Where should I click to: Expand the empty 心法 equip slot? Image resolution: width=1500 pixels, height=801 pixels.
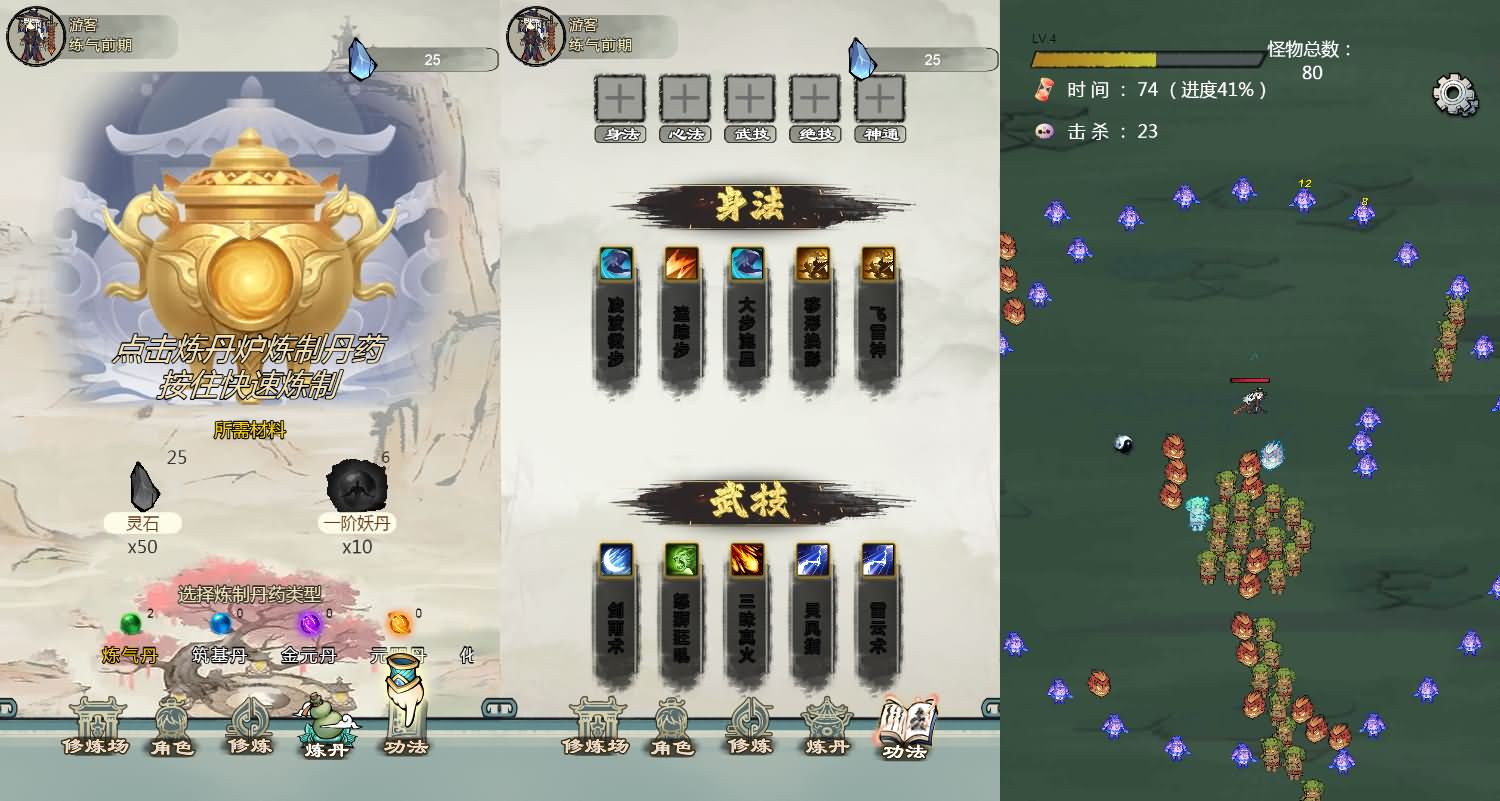click(684, 98)
